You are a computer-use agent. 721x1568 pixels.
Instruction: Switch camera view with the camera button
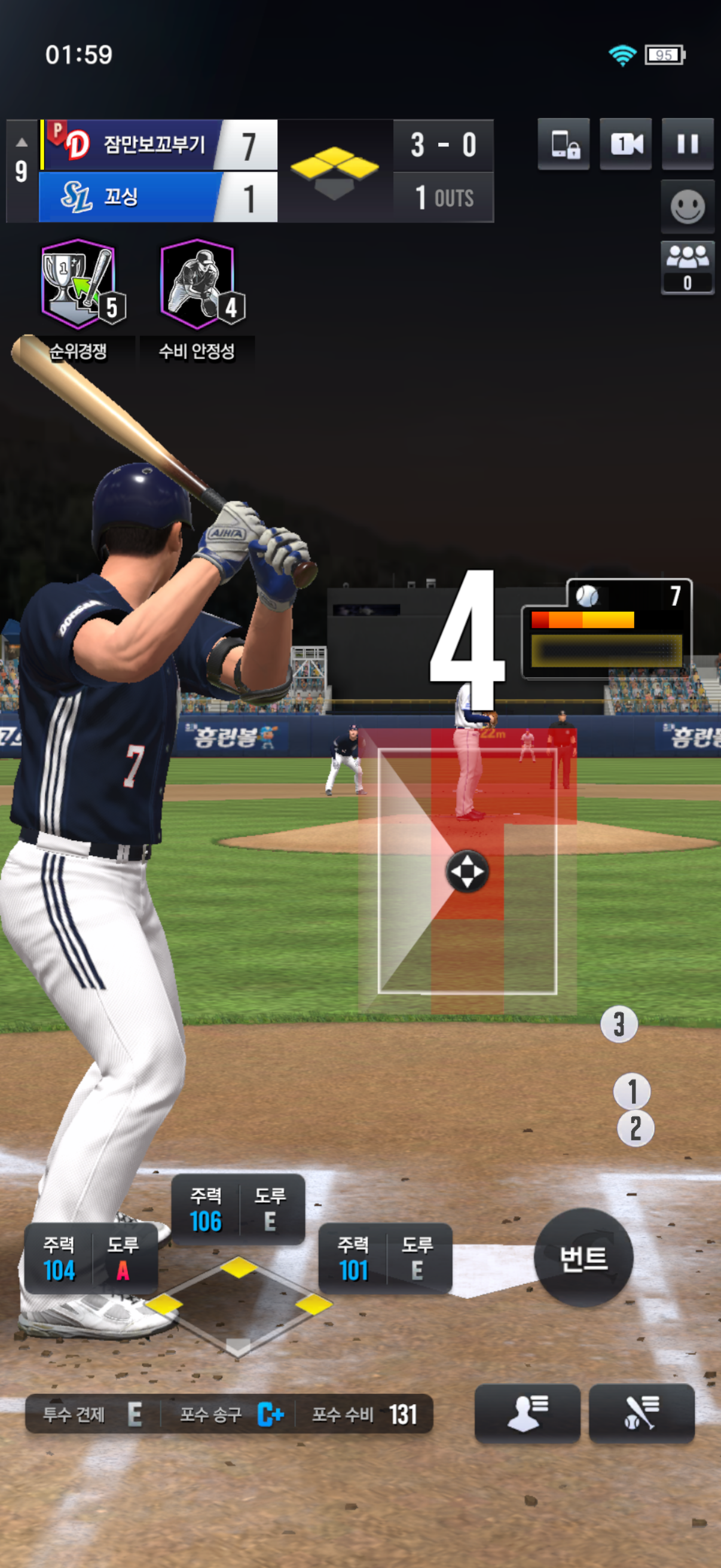[625, 144]
